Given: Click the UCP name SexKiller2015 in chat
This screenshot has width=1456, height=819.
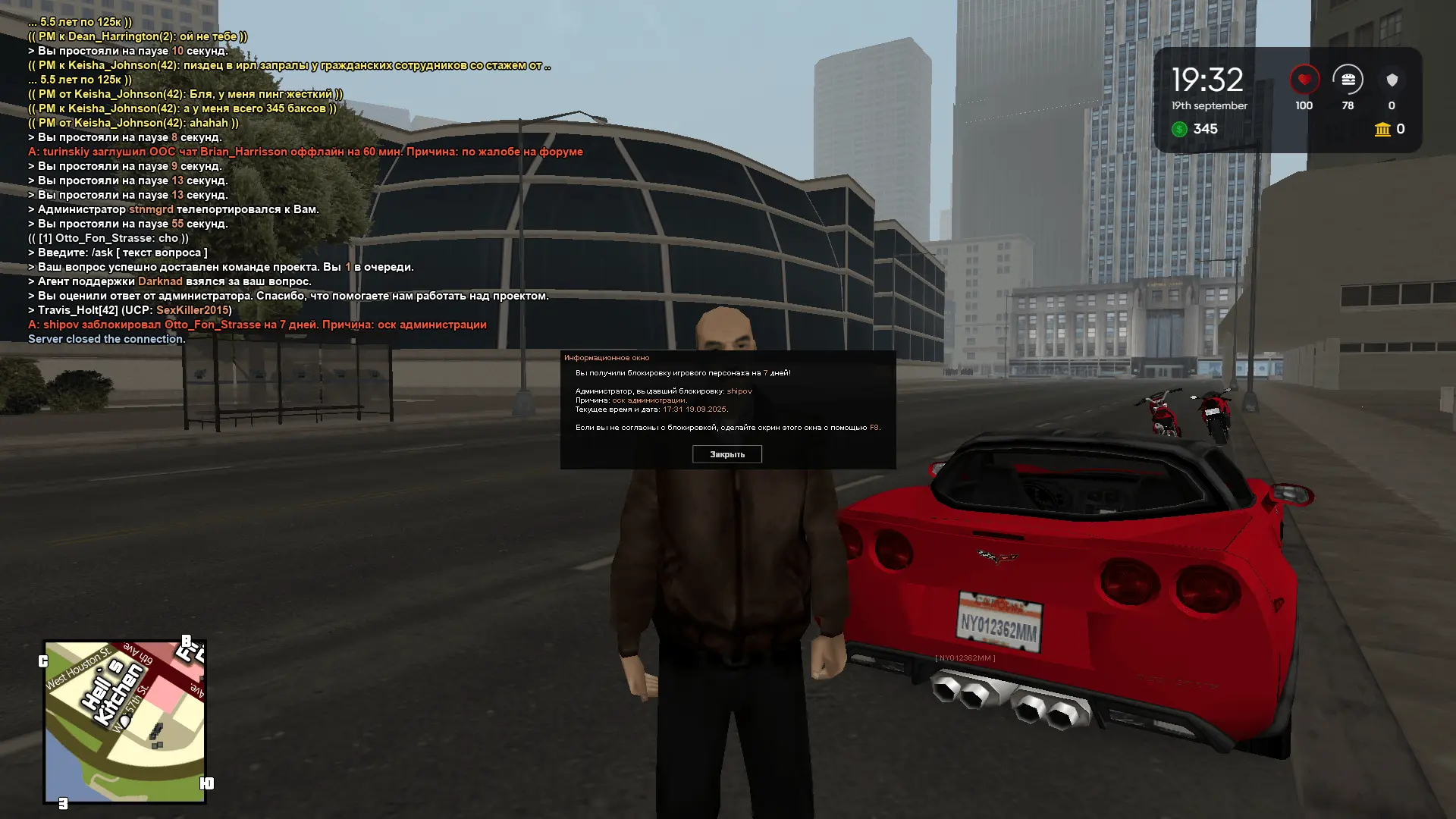Looking at the screenshot, I should click(x=192, y=310).
